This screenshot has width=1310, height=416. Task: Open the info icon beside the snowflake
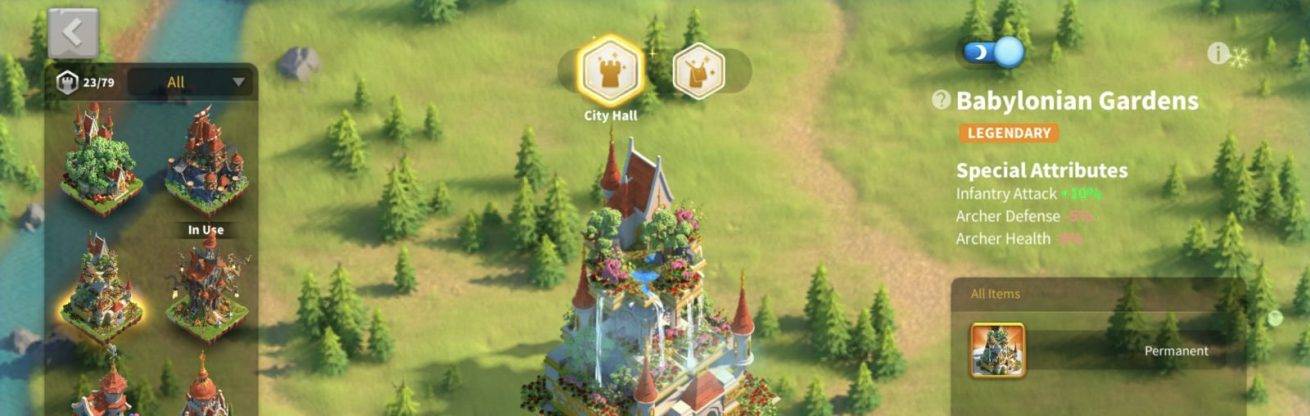click(x=1216, y=54)
